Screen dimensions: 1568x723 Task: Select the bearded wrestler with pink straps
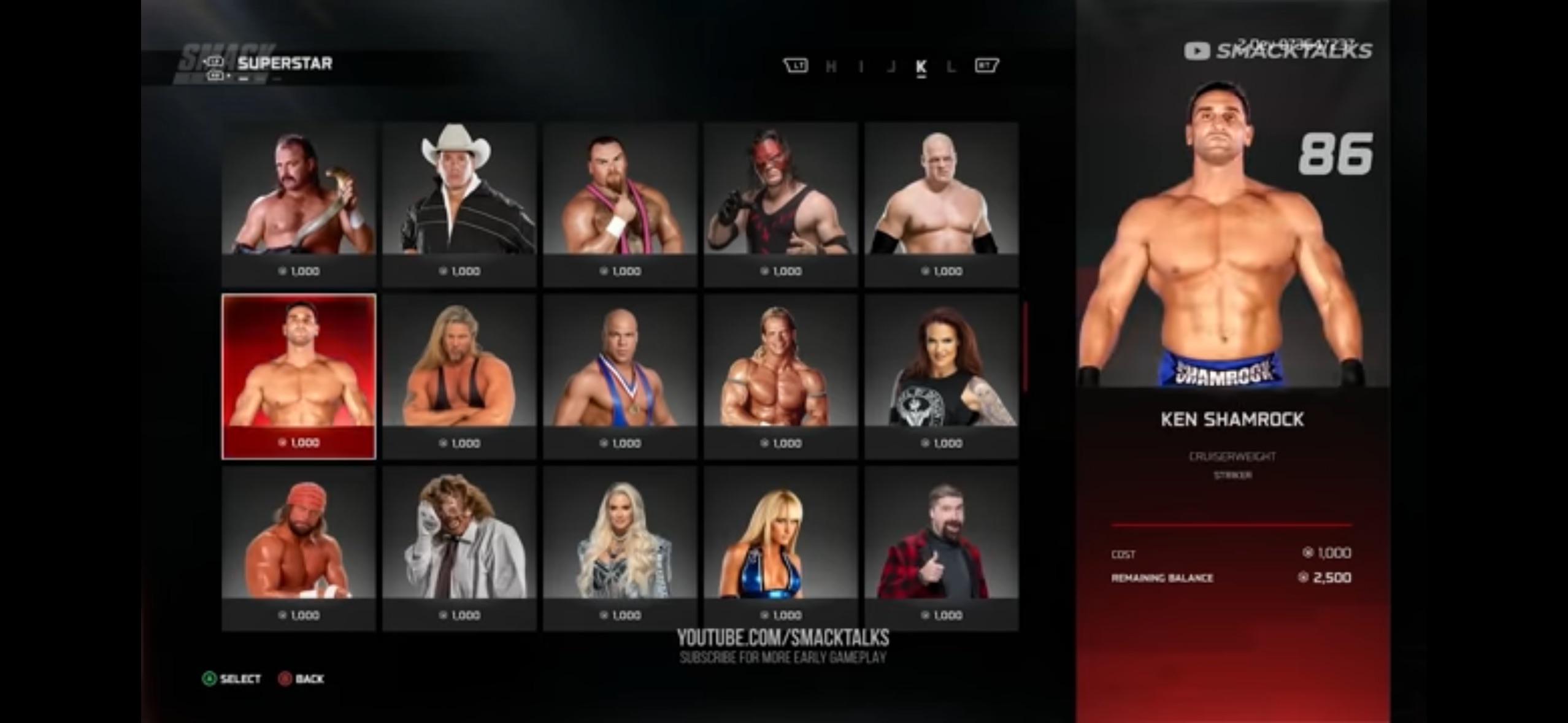[620, 204]
